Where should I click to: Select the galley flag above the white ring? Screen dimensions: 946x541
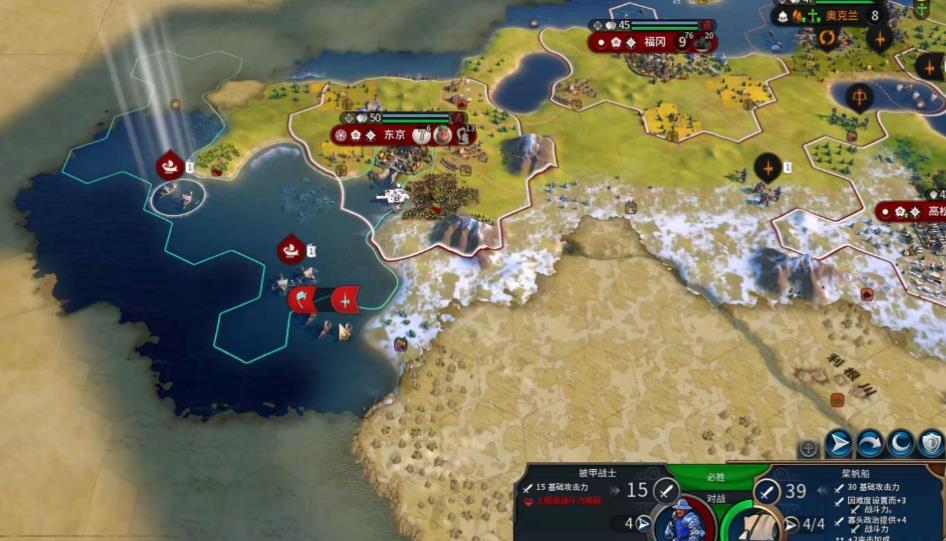tap(170, 165)
